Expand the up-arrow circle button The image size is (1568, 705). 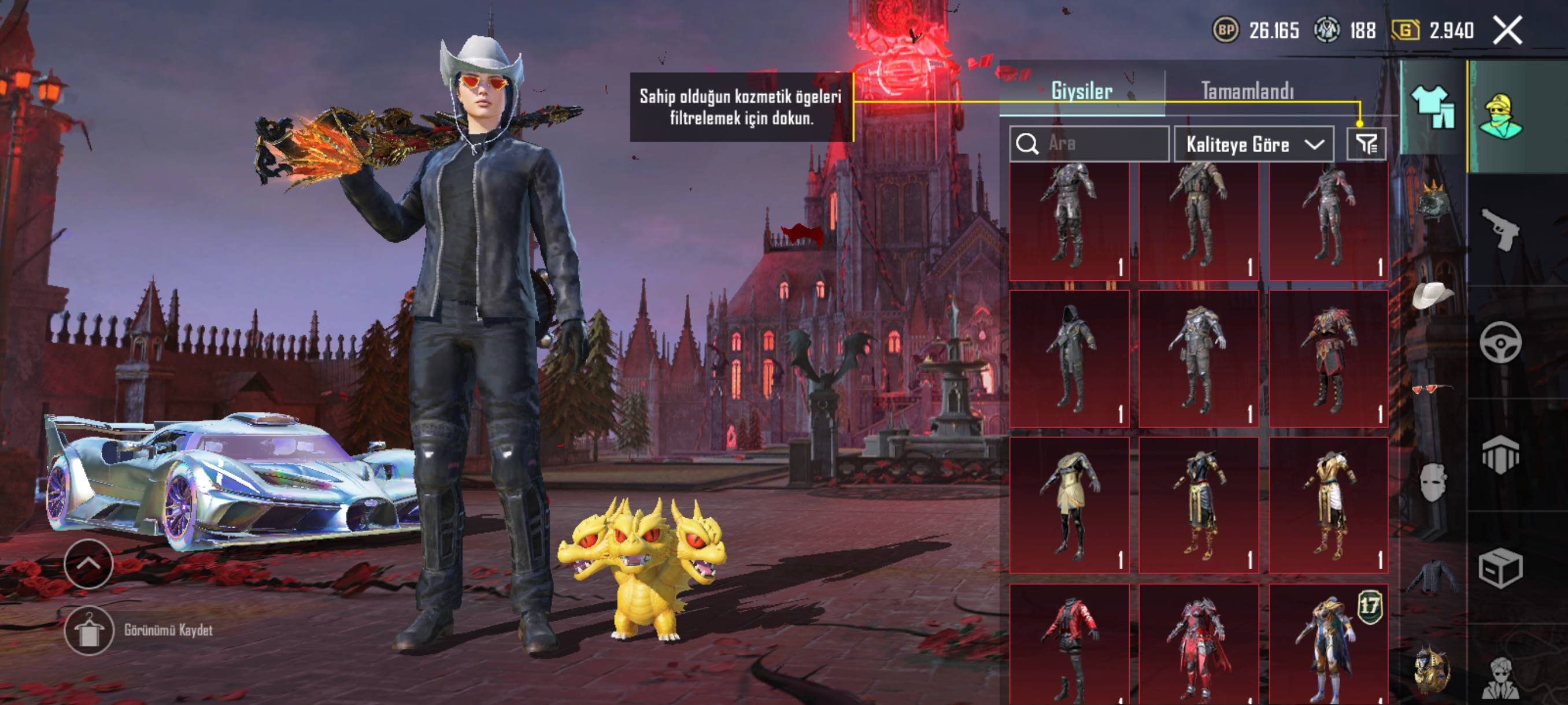88,564
